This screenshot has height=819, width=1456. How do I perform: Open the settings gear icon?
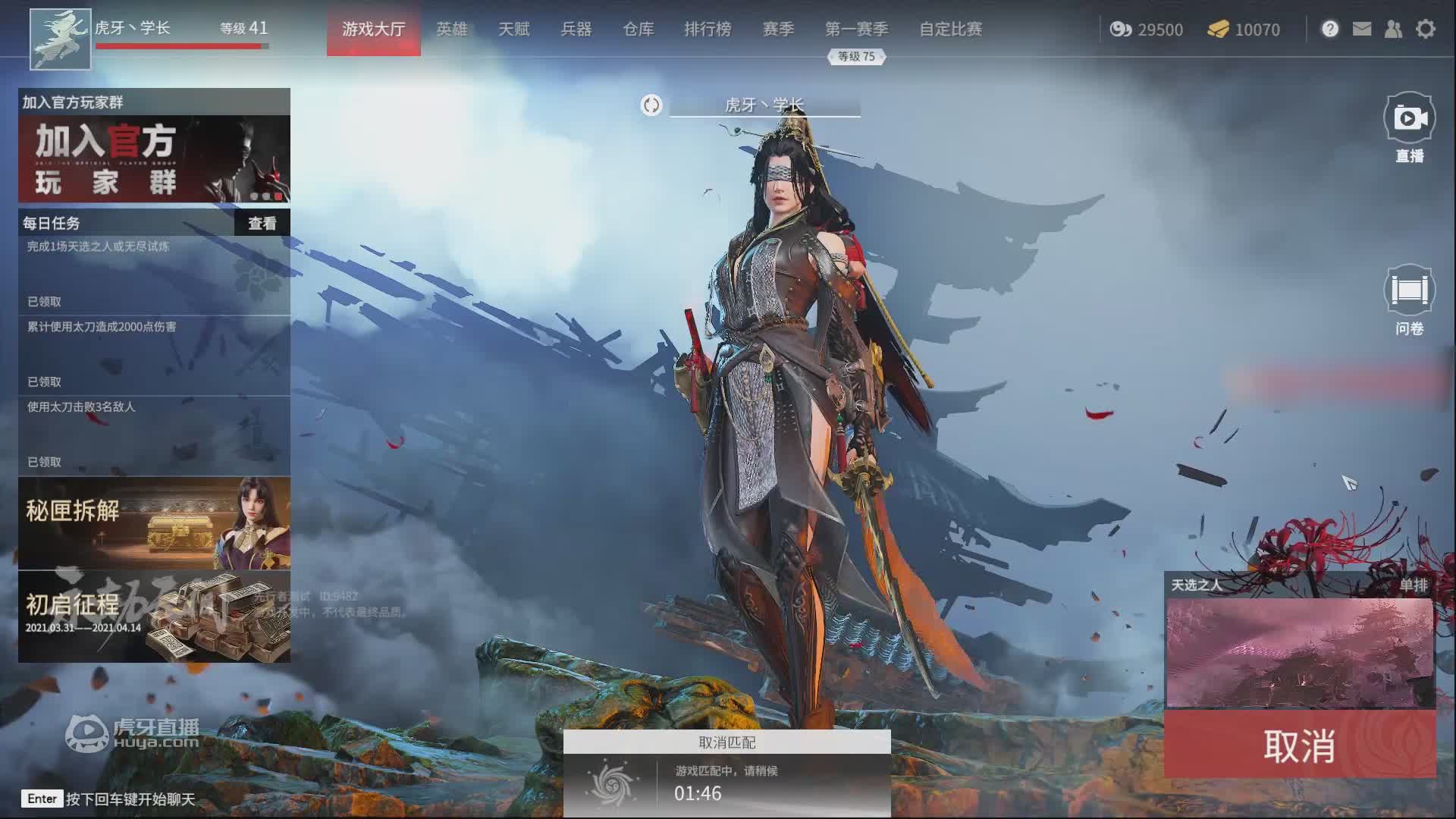[x=1426, y=29]
